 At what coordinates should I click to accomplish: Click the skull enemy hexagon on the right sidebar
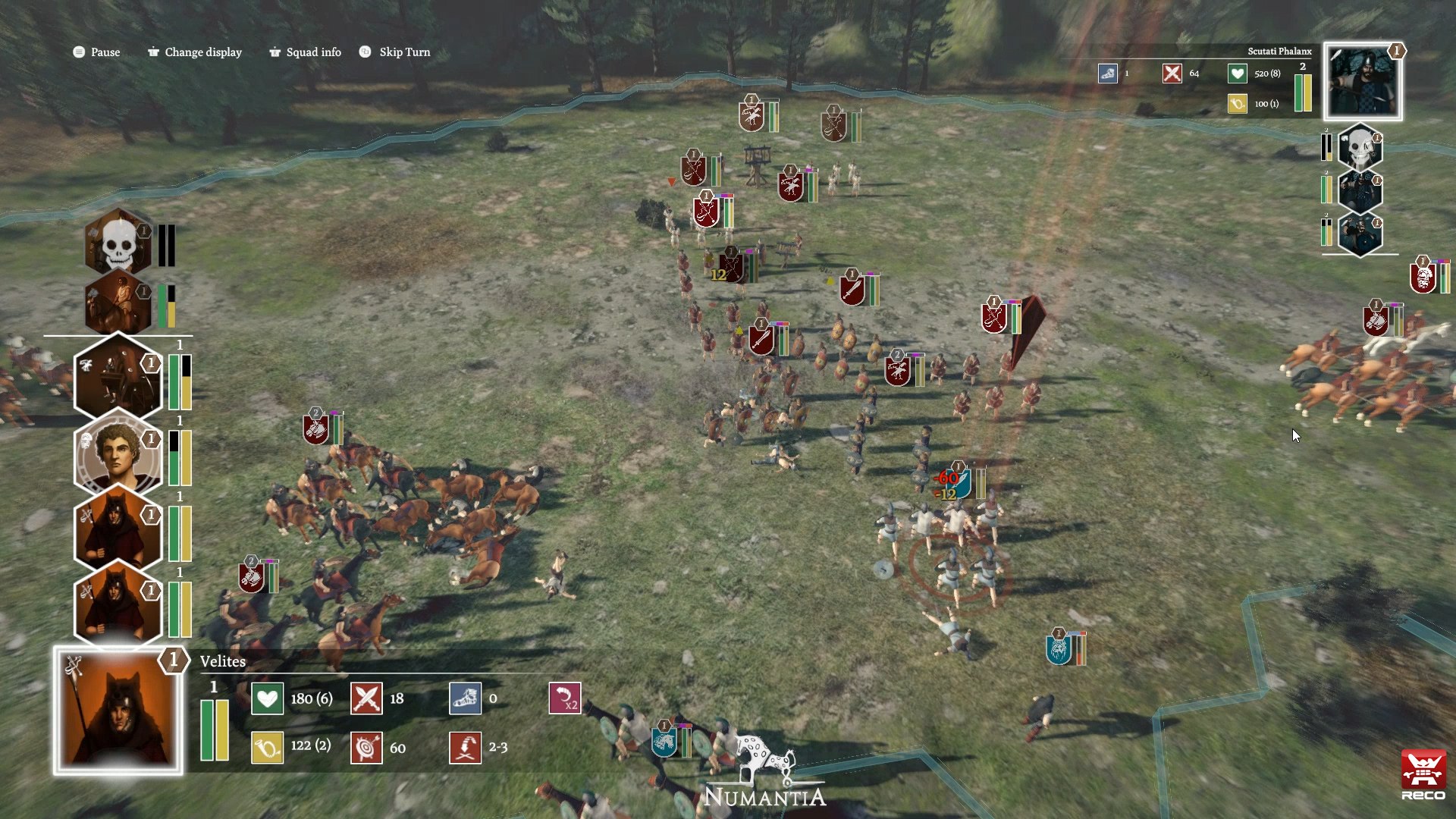1360,149
